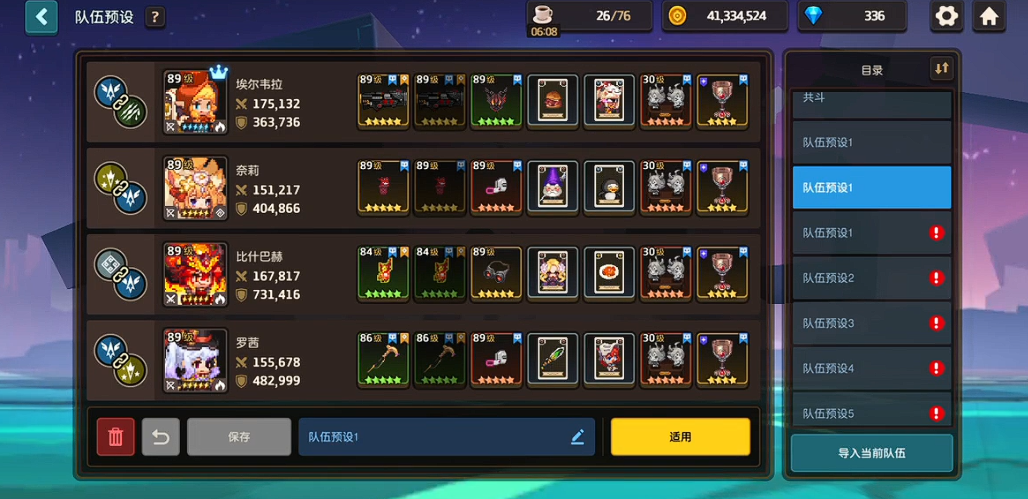Toggle the list sort order button

[941, 69]
